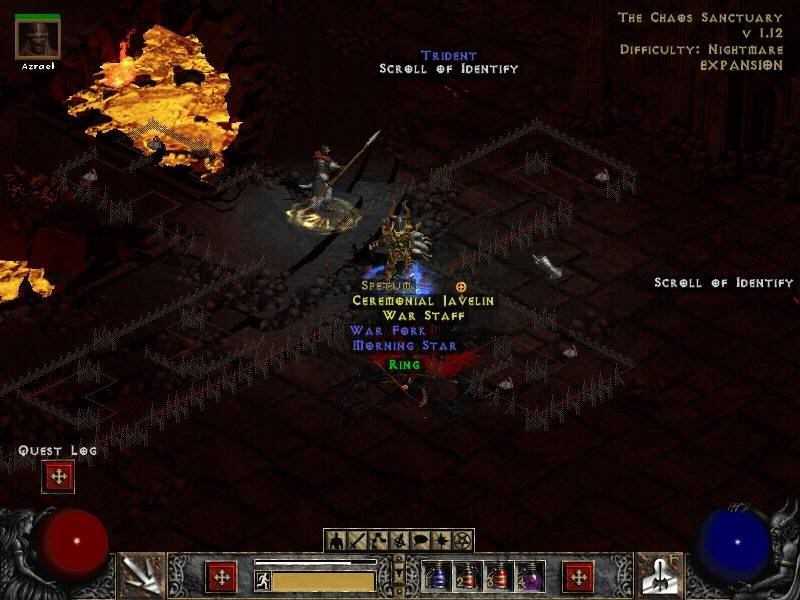Click the right-hand skill button
Viewport: 800px width, 600px height.
660,576
